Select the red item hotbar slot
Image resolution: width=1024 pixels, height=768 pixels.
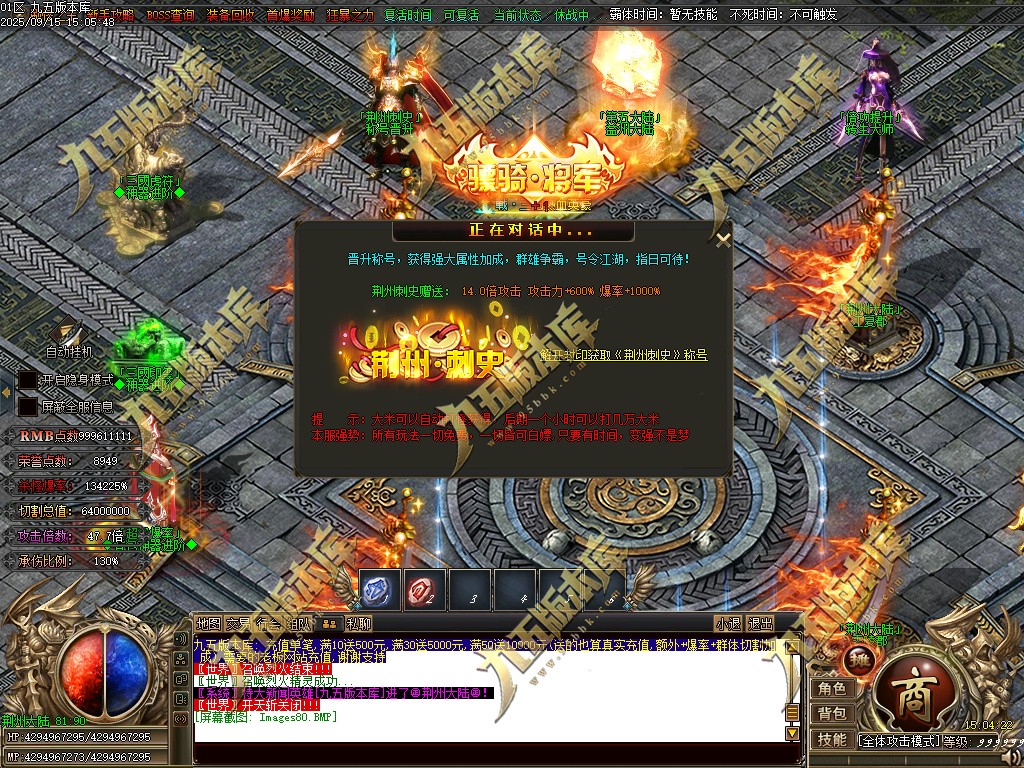(x=425, y=590)
